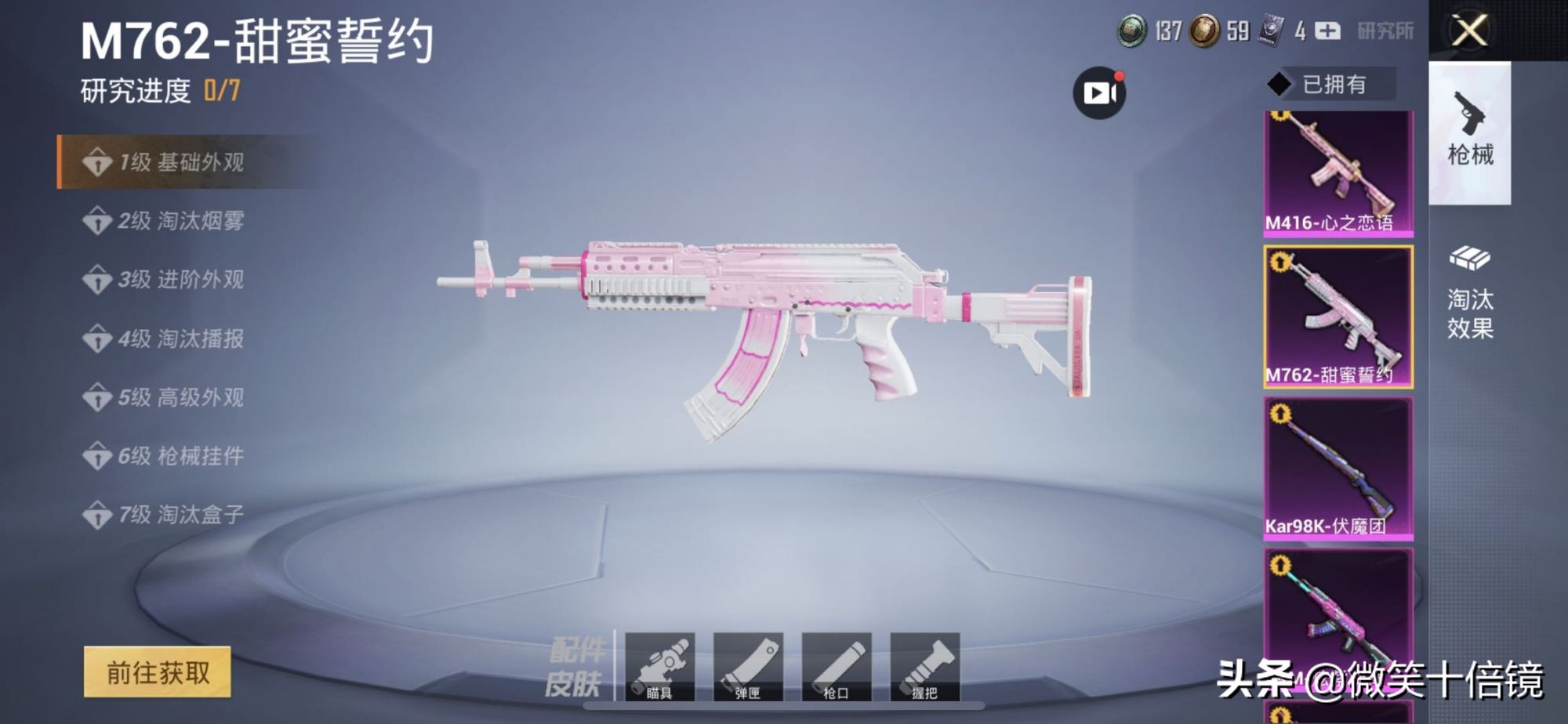Tap the 前往获取 obtain button
Screen dimensions: 1568x724
(x=158, y=672)
